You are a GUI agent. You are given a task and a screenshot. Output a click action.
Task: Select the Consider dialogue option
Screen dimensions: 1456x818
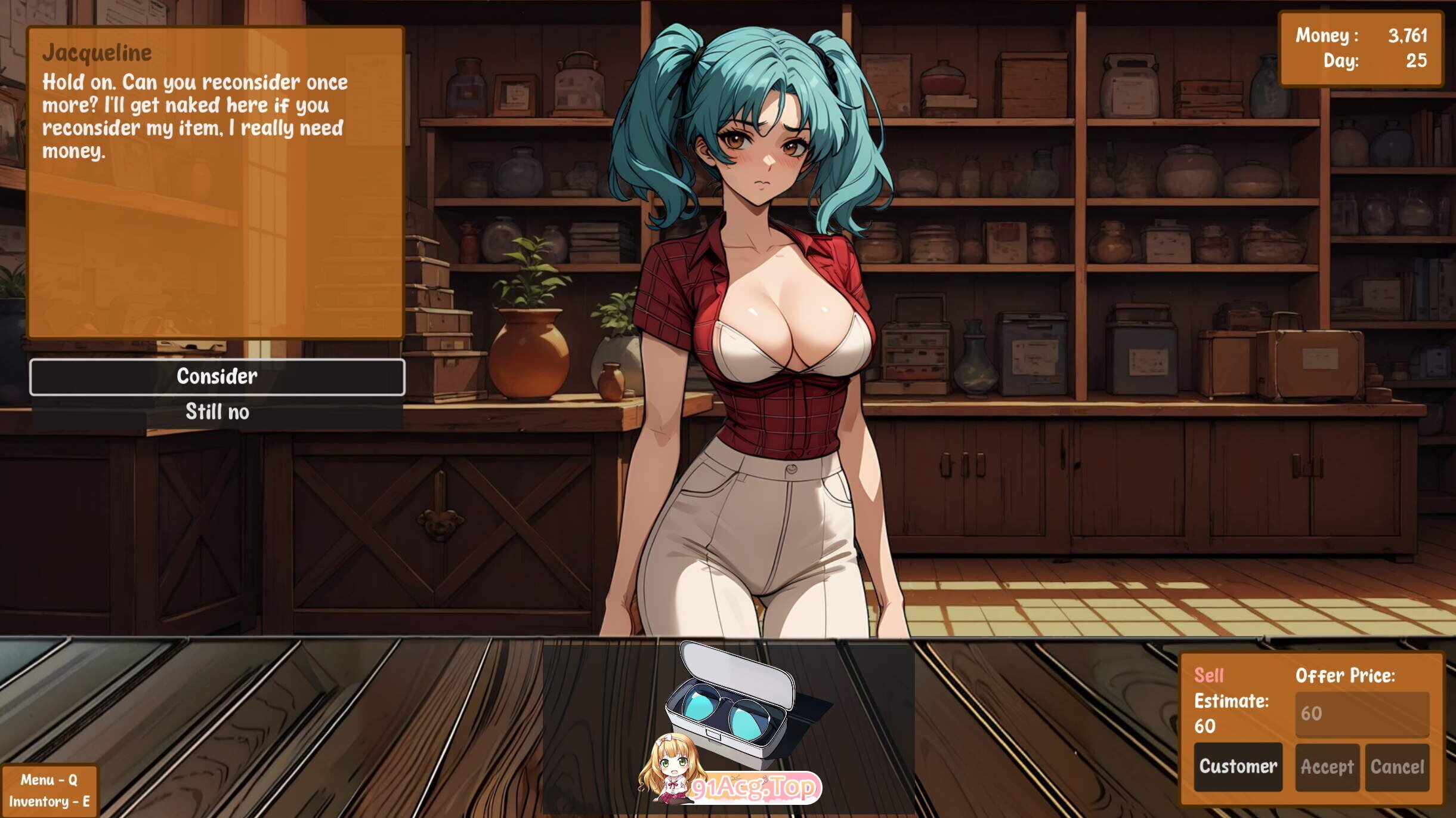[x=218, y=376]
